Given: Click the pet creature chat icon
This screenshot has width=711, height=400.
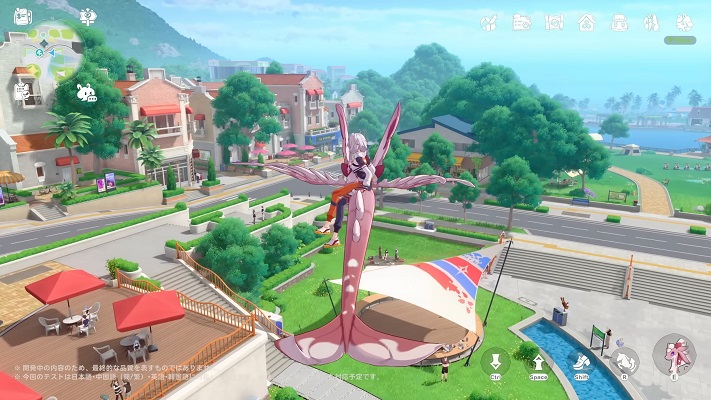Looking at the screenshot, I should (86, 93).
